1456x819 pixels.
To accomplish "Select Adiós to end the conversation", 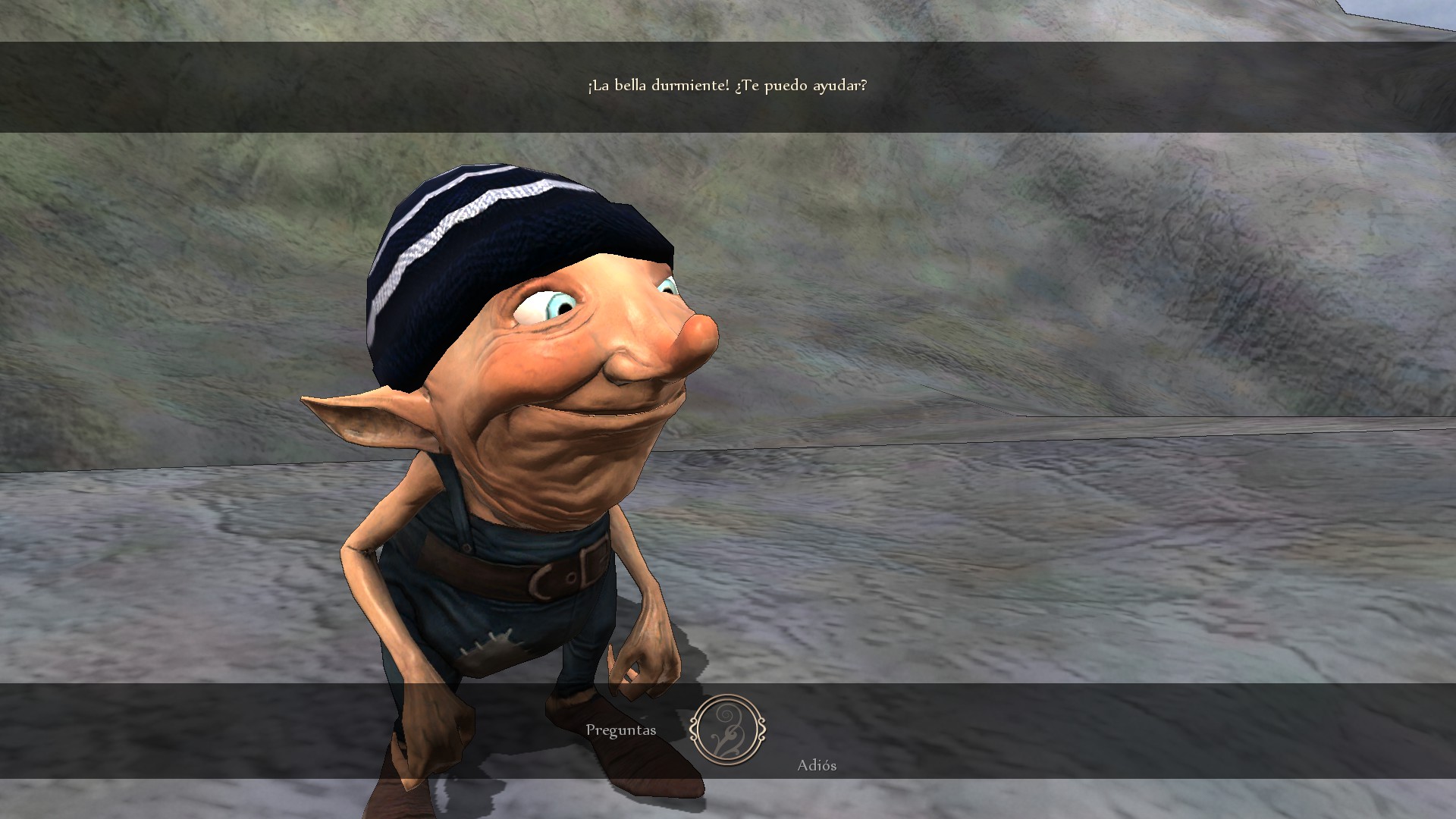I will pyautogui.click(x=816, y=765).
